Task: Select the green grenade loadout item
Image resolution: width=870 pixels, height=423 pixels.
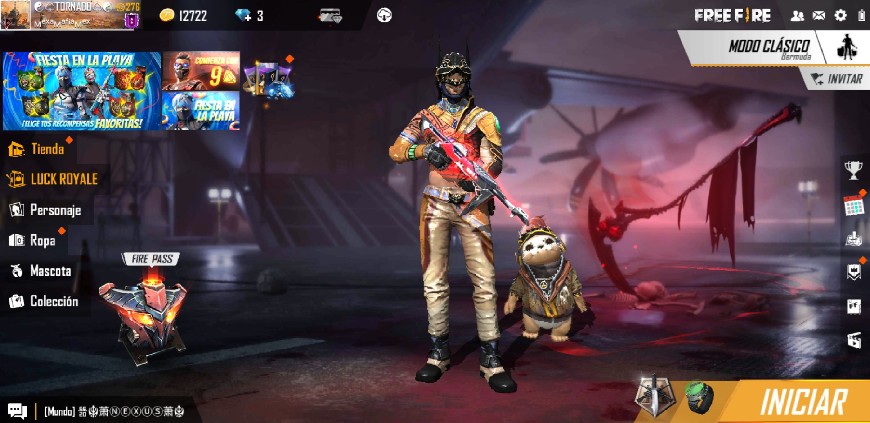Action: (699, 397)
